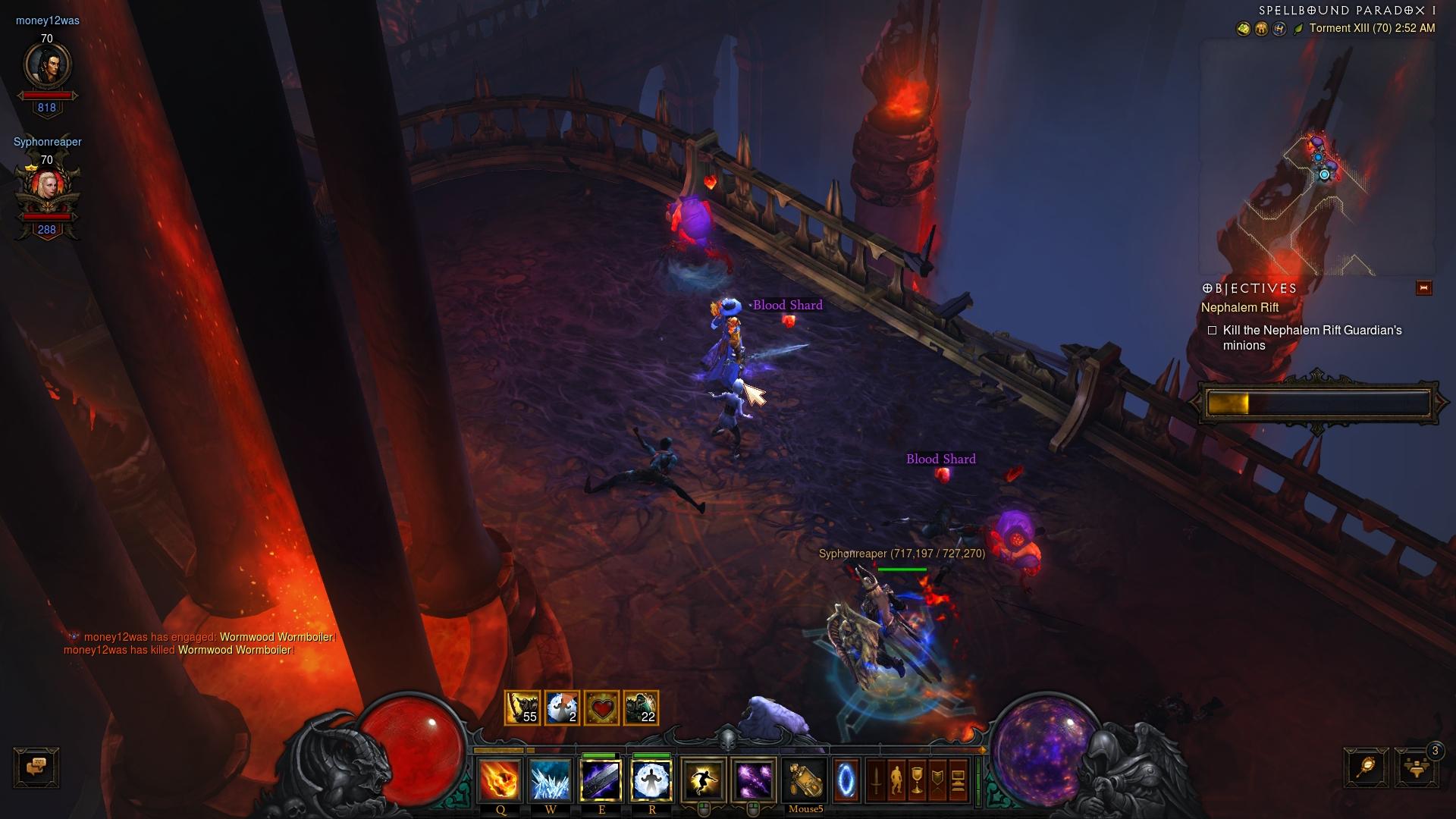Image resolution: width=1456 pixels, height=819 pixels.
Task: Select Syphonreaper's party portrait
Action: (48, 190)
